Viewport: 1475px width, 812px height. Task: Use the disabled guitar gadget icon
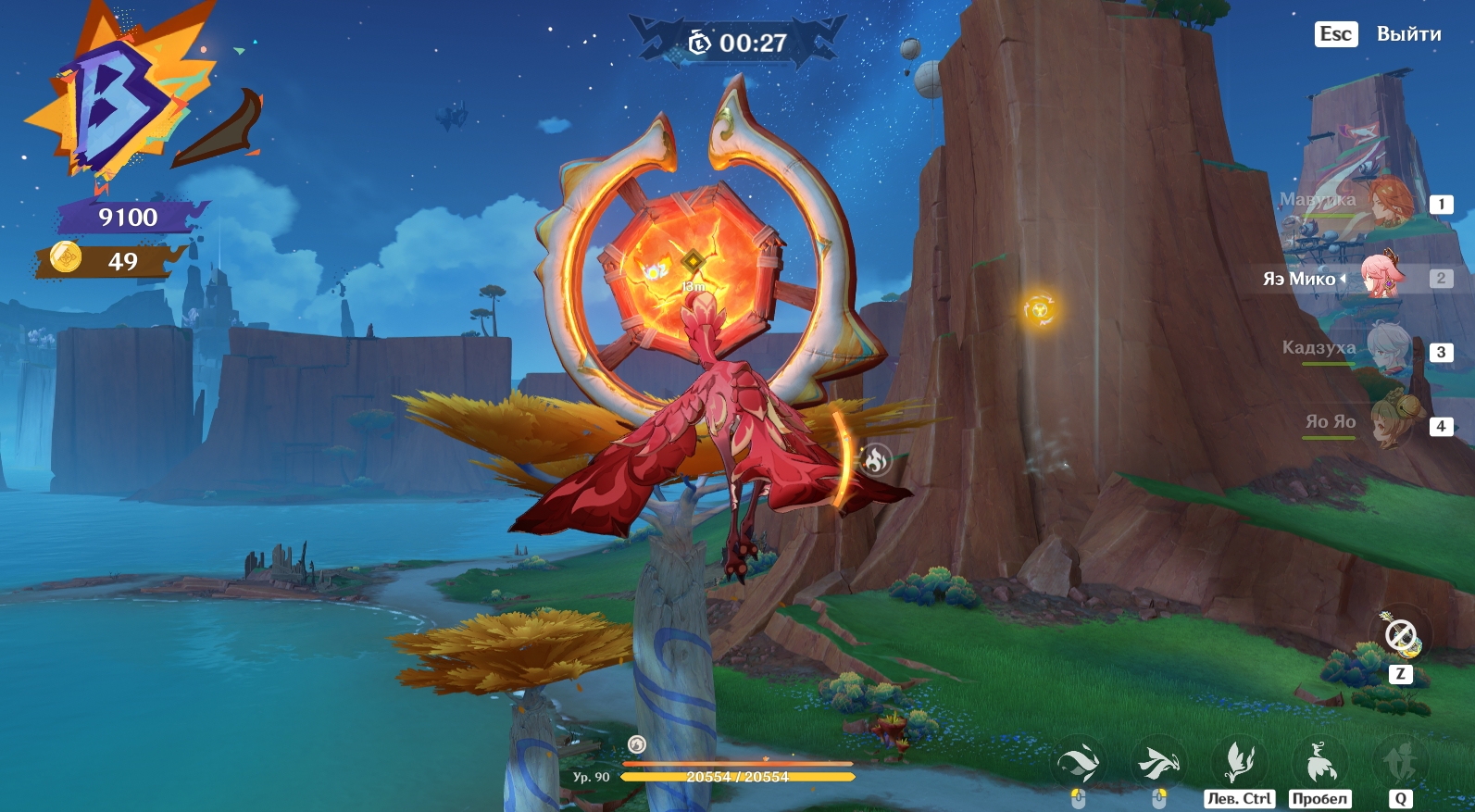click(x=1400, y=636)
